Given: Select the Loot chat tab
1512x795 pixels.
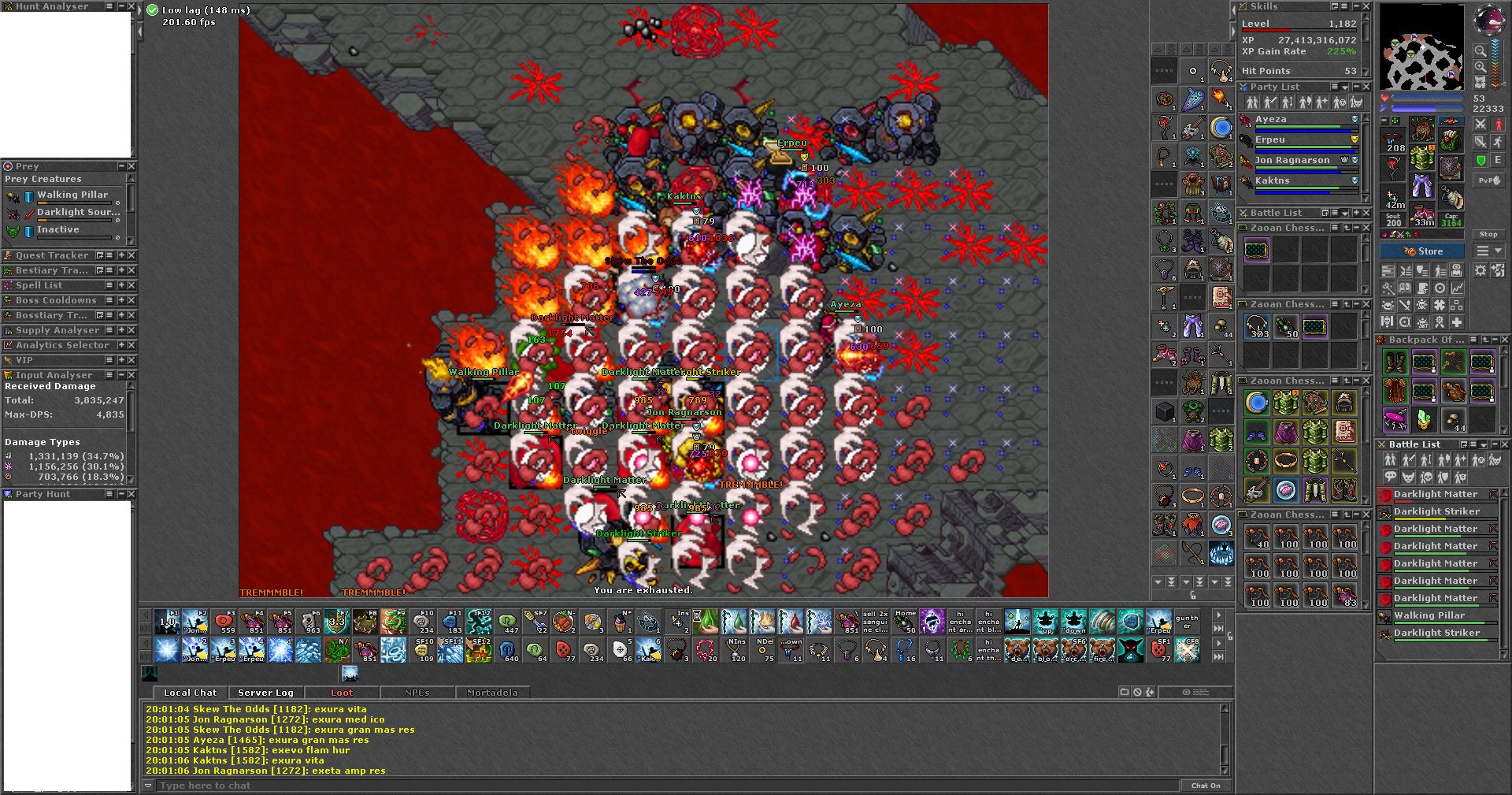Looking at the screenshot, I should (342, 693).
